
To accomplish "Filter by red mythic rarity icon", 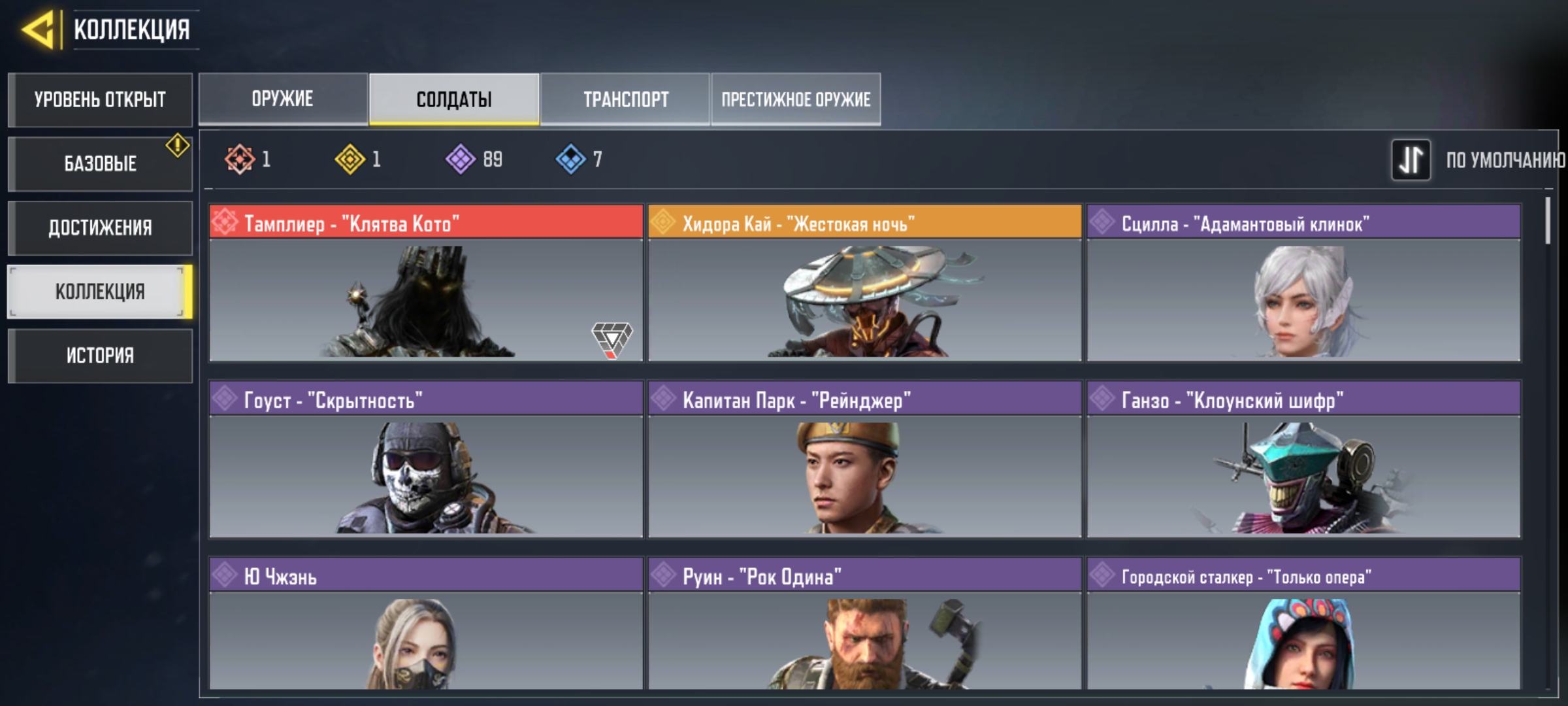I will pos(240,159).
